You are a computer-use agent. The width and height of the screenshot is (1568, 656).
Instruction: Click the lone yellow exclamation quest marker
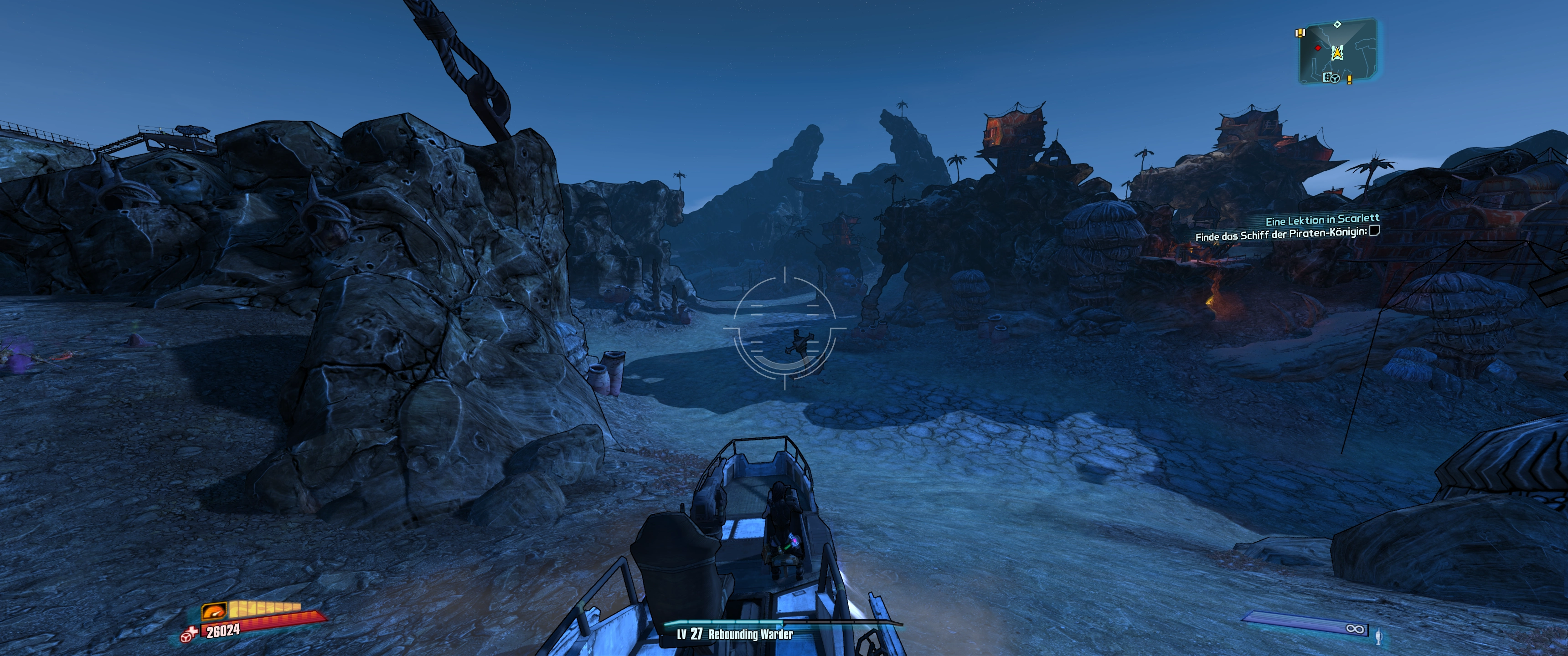1350,79
